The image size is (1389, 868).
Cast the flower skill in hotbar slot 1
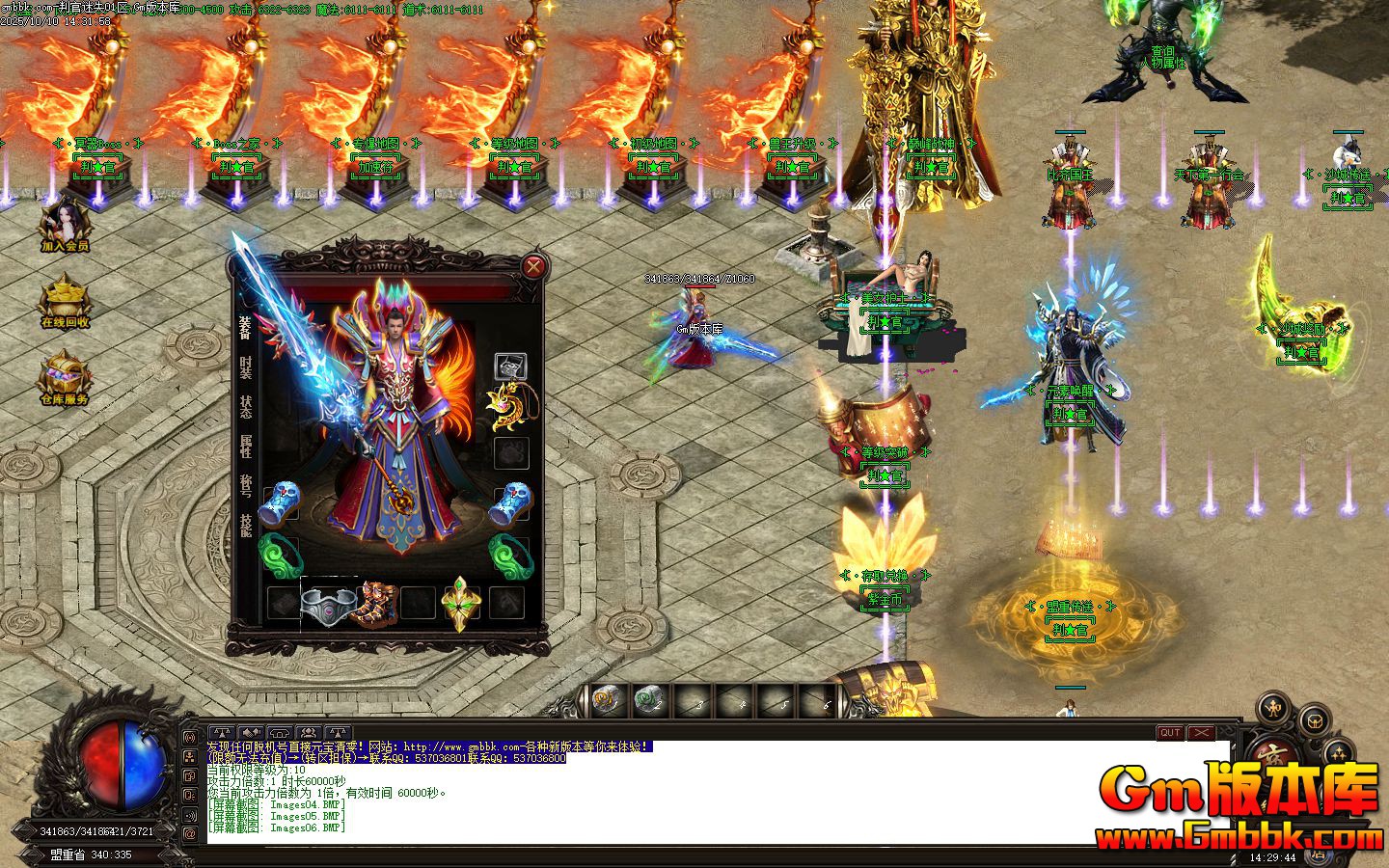point(603,696)
